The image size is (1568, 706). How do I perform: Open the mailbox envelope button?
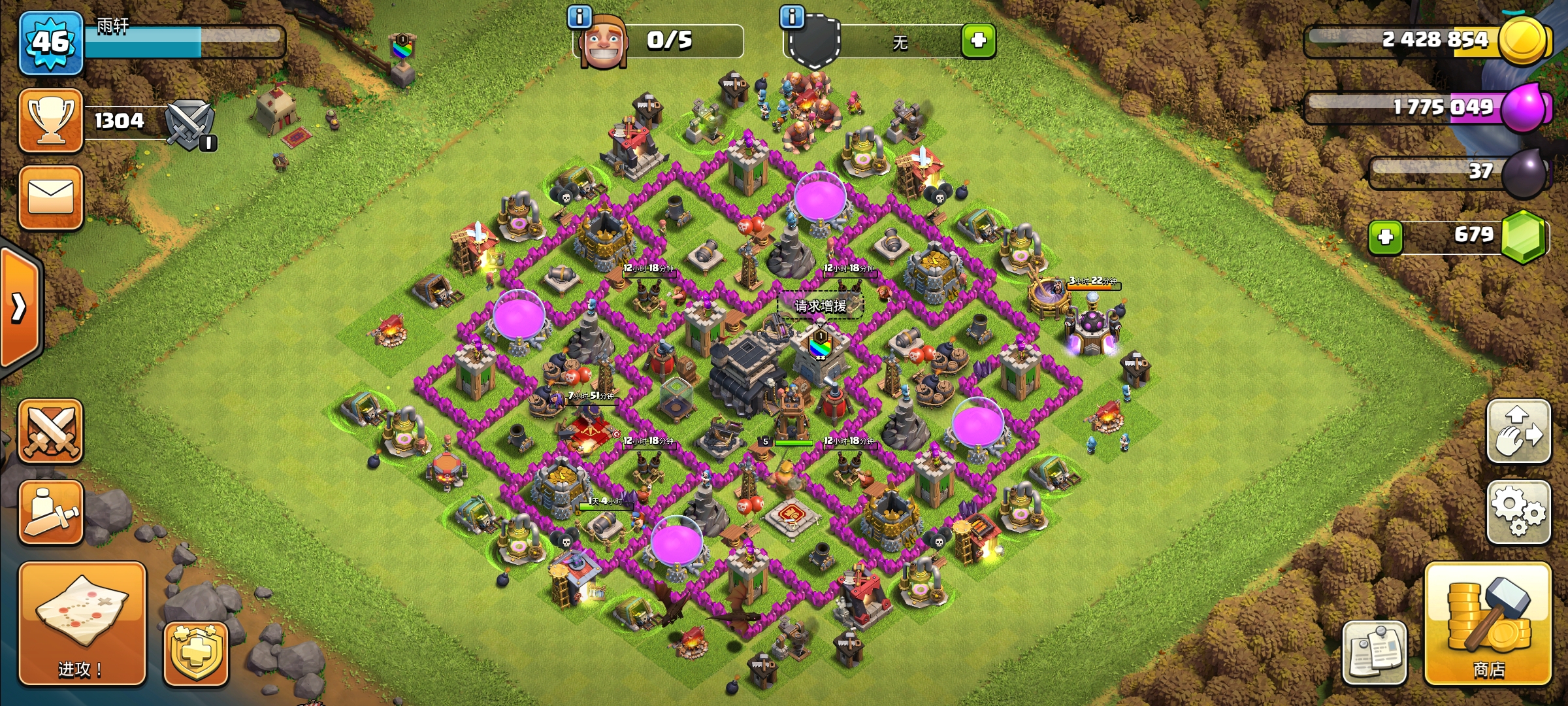[51, 197]
